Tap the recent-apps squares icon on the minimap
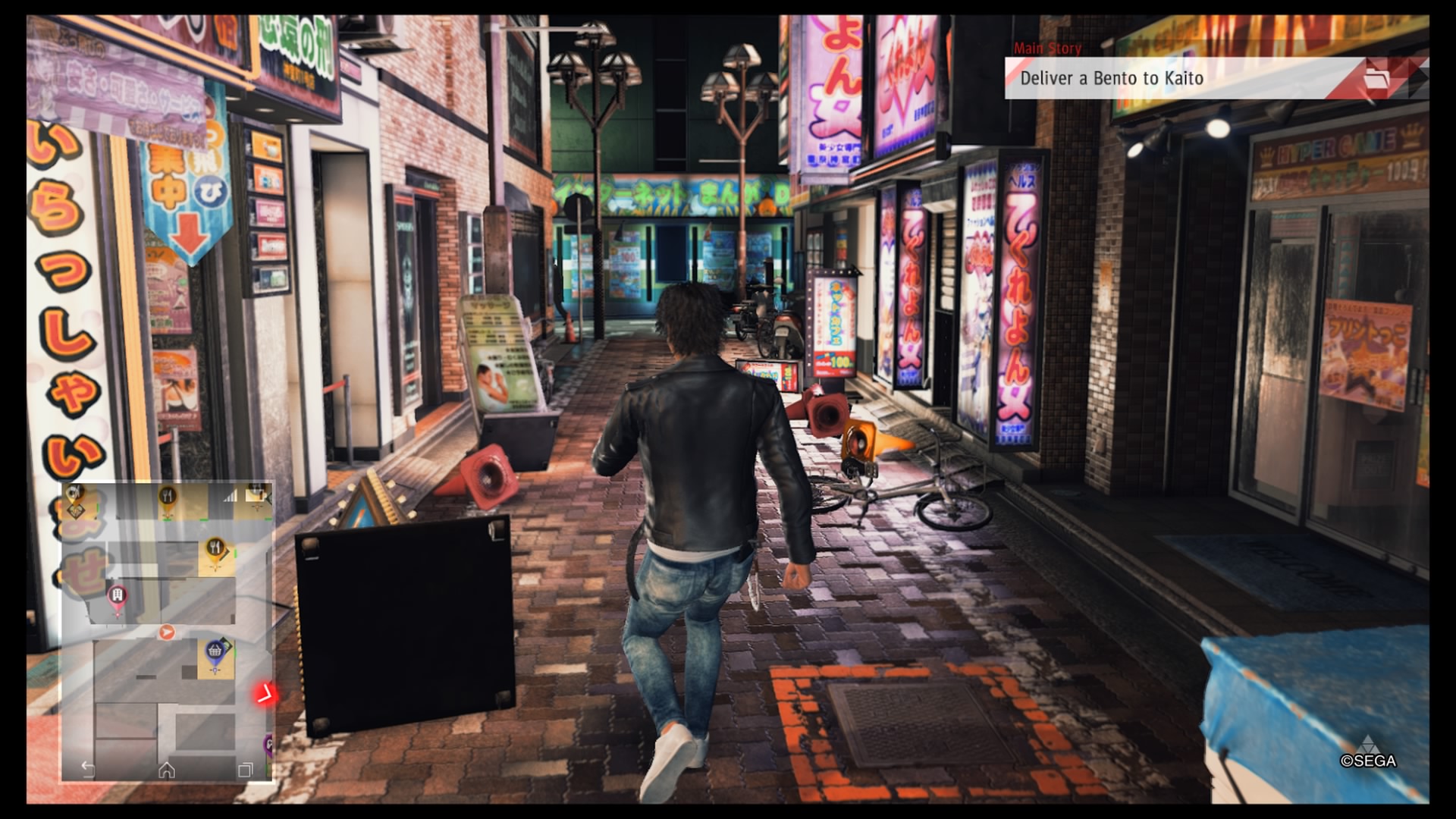The height and width of the screenshot is (819, 1456). [x=245, y=770]
